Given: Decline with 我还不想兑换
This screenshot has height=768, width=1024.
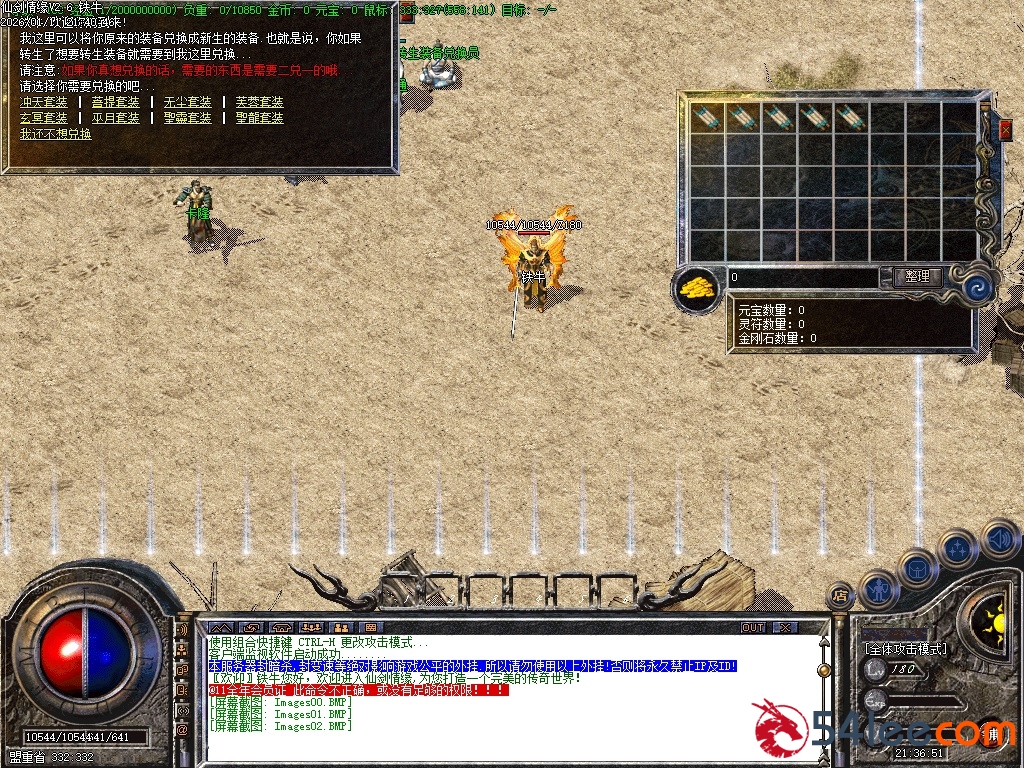Looking at the screenshot, I should pos(56,134).
